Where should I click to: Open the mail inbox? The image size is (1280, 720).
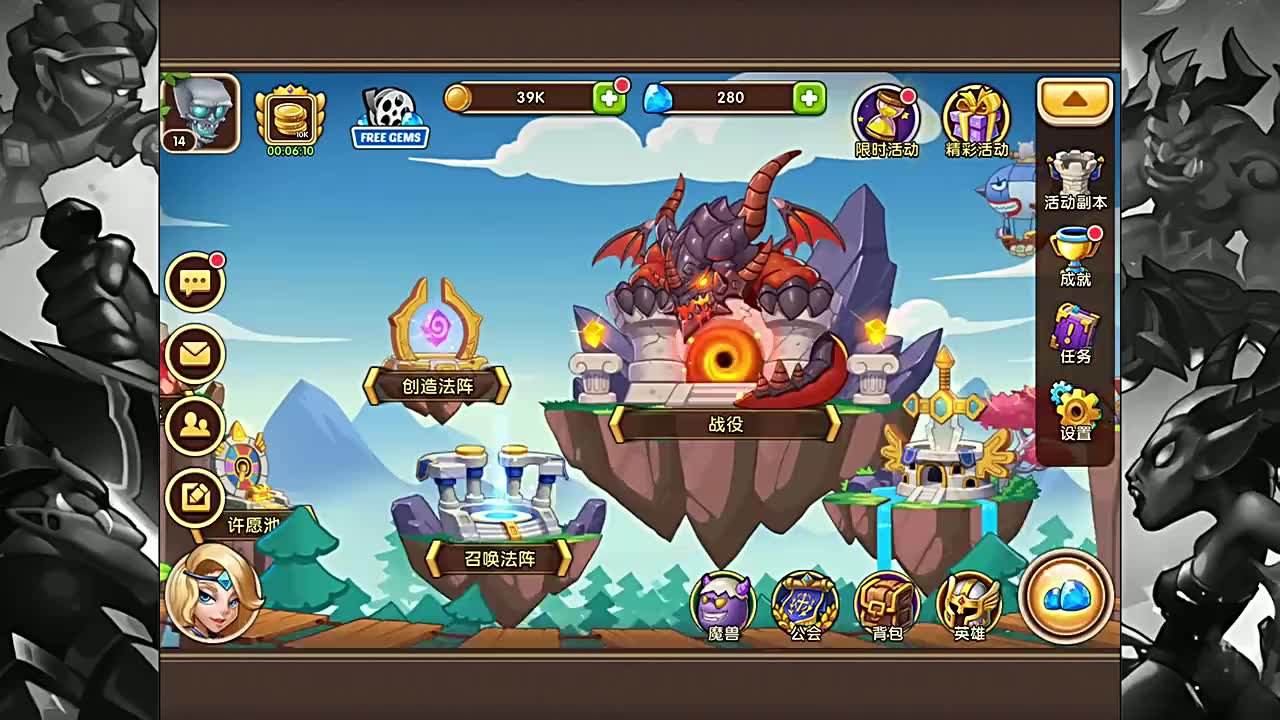tap(196, 354)
